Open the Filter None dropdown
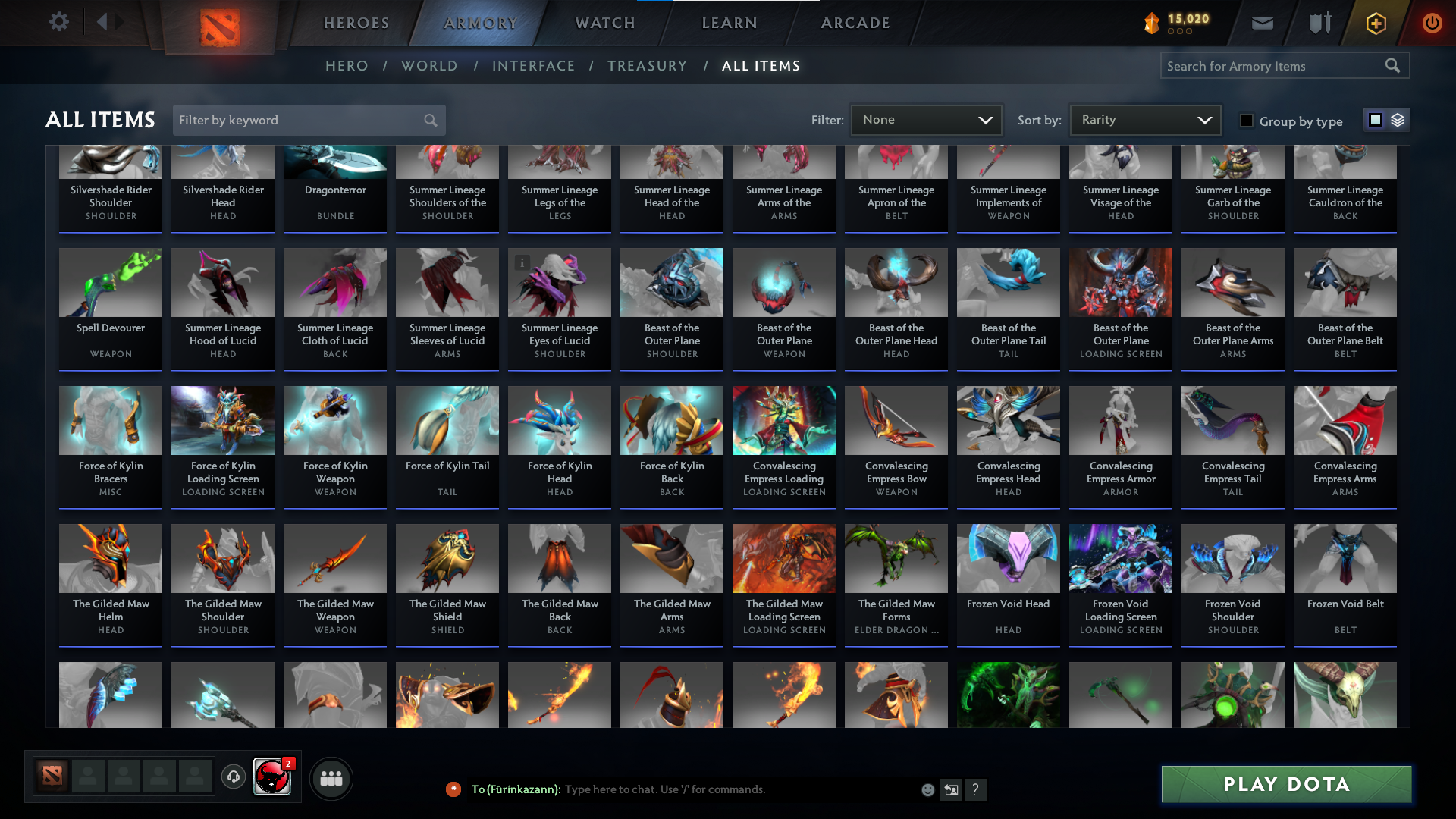 (x=926, y=119)
